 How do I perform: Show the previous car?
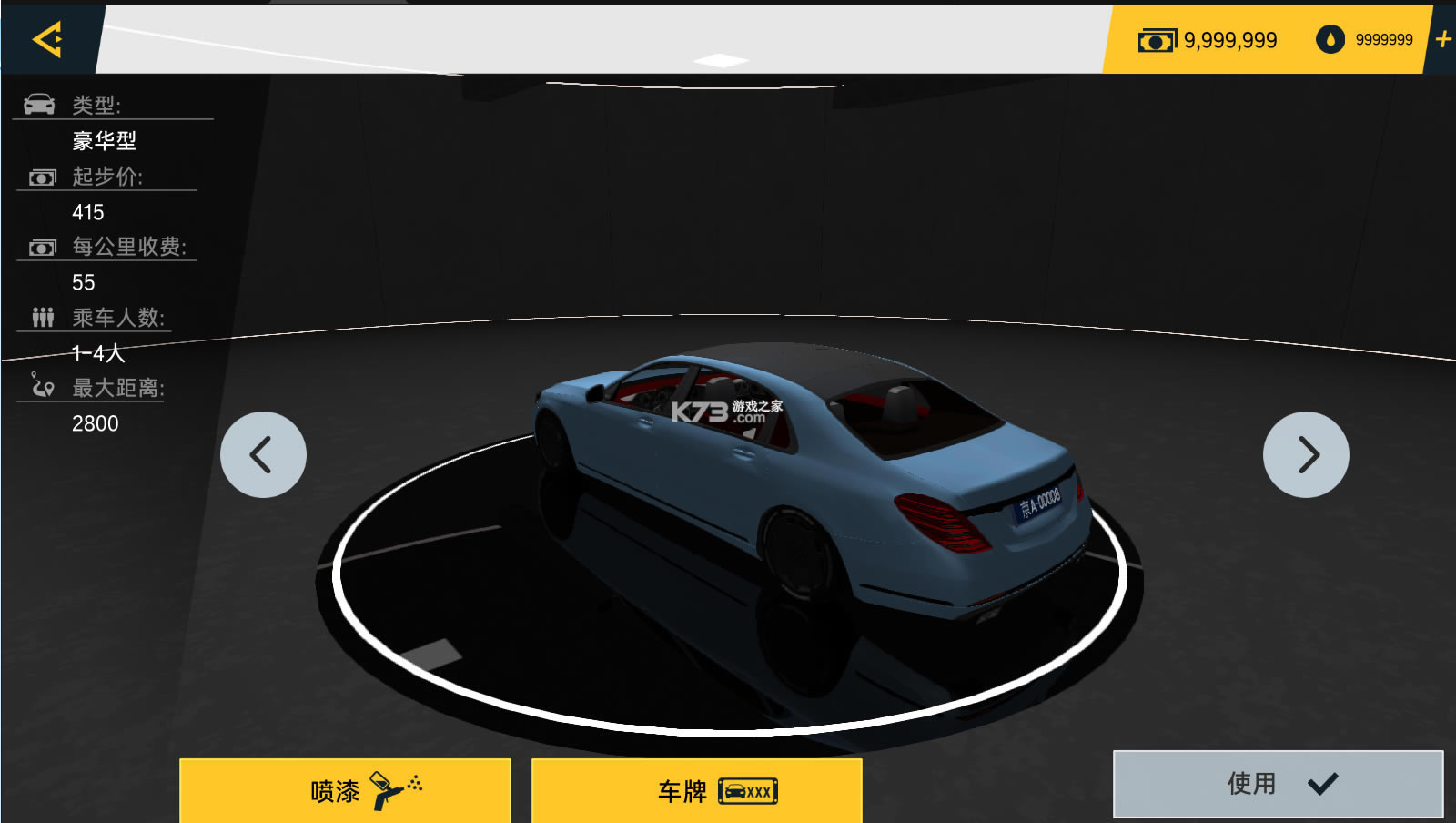[x=263, y=454]
